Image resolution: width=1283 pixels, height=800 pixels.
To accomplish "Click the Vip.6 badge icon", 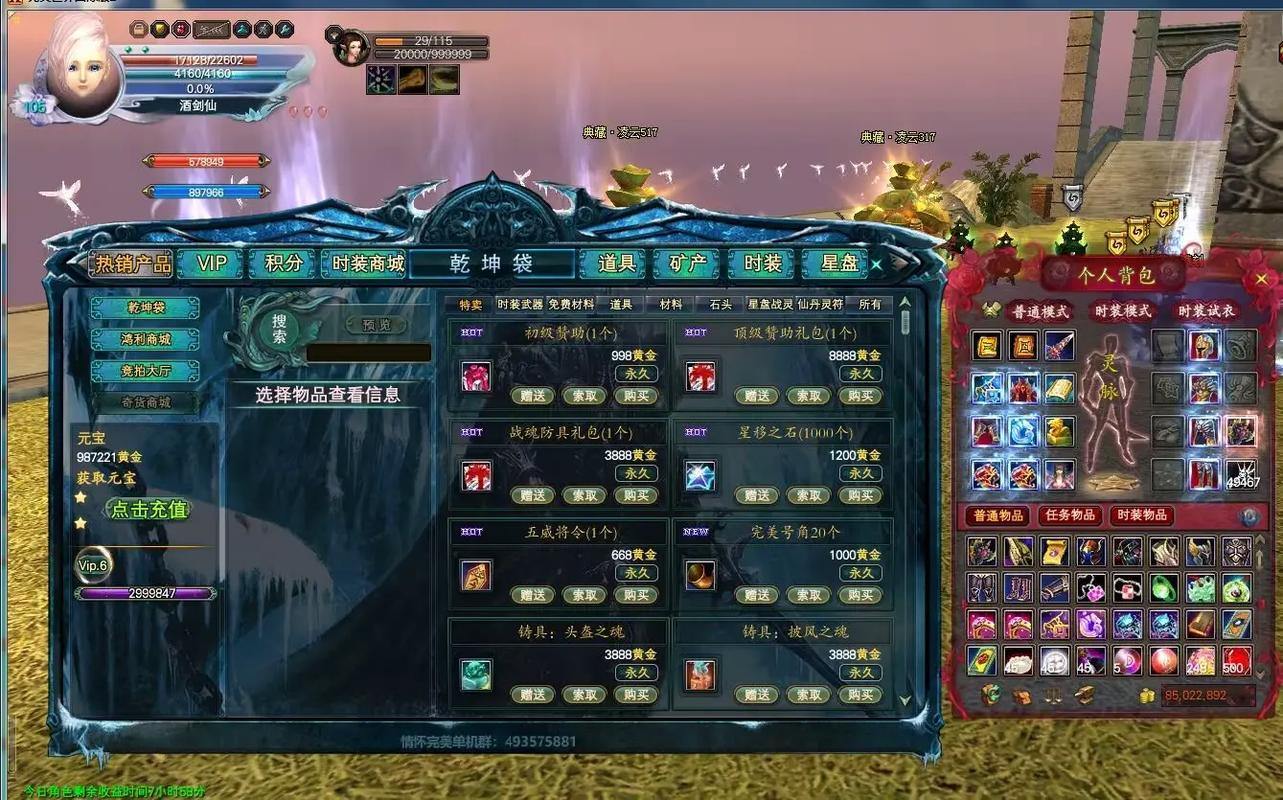I will 92,565.
